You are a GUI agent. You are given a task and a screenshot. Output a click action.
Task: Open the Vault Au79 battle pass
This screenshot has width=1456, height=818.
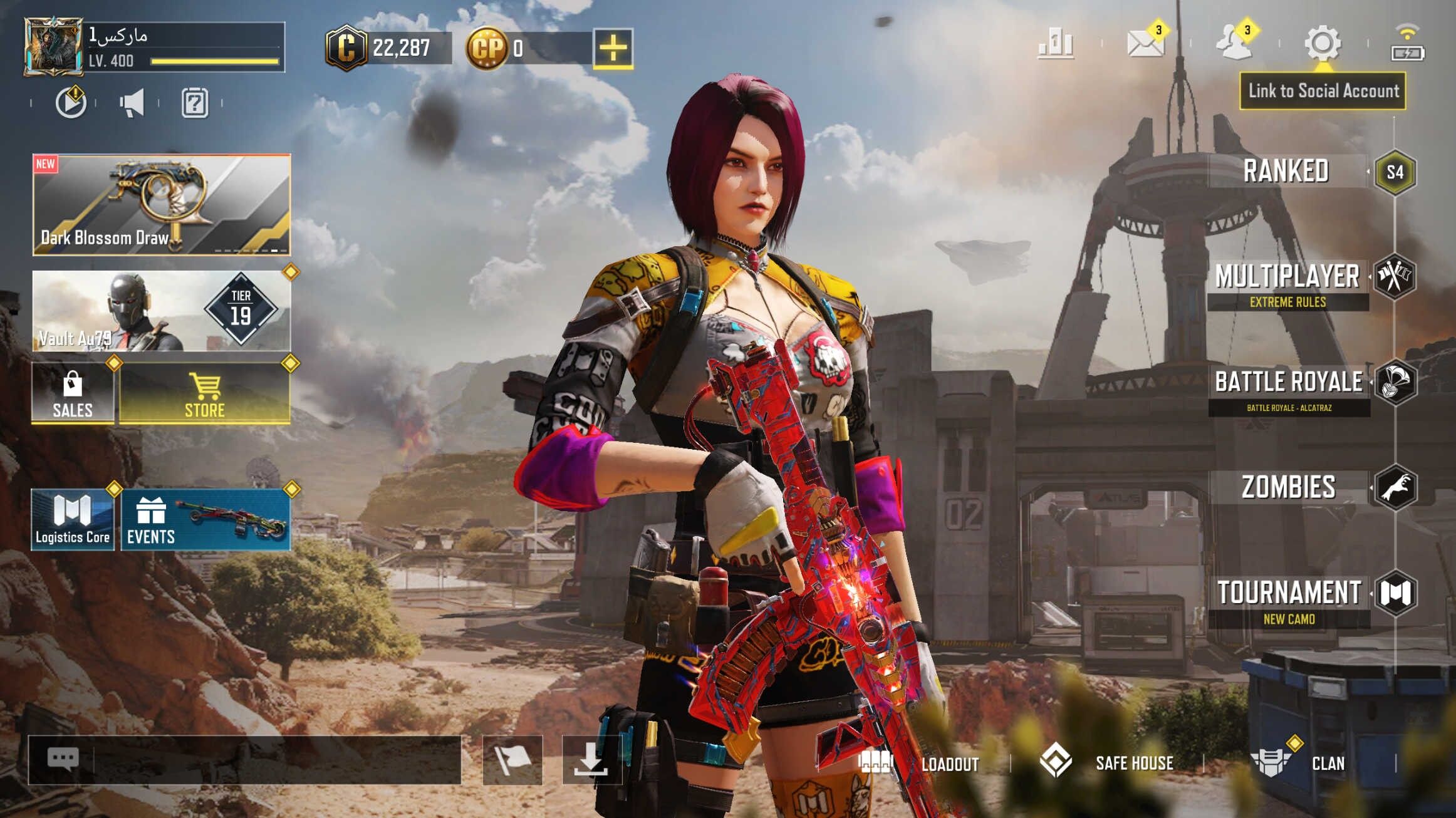(x=162, y=311)
